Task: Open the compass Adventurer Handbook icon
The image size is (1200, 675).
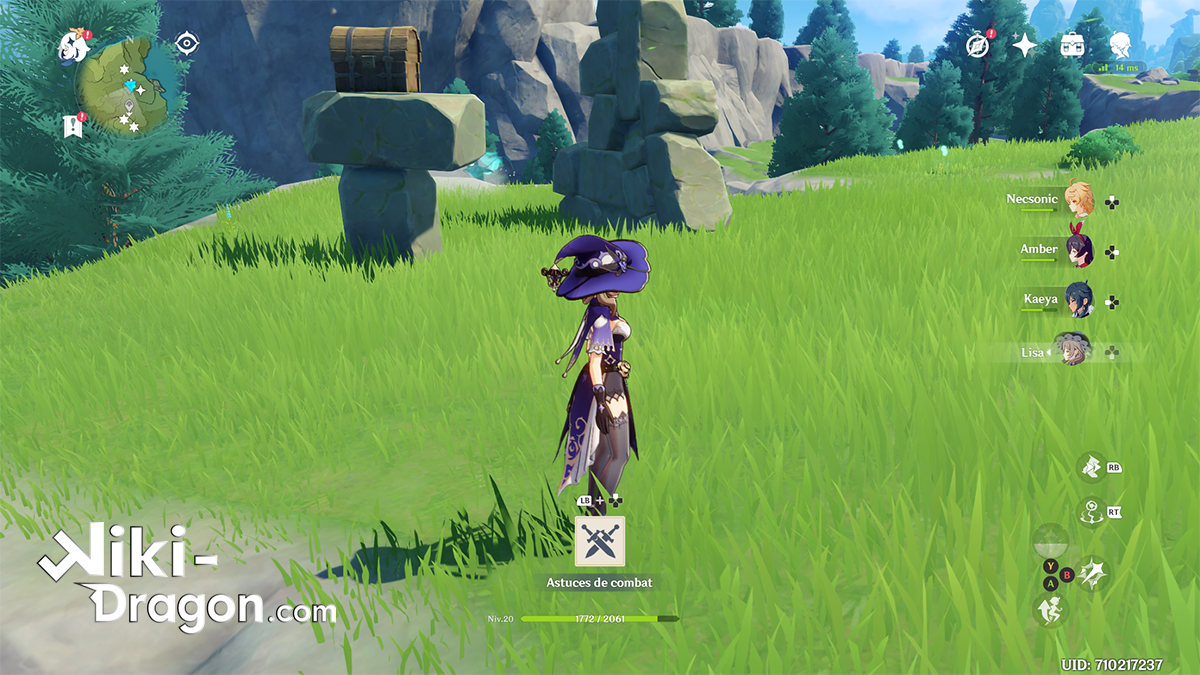Action: click(977, 45)
